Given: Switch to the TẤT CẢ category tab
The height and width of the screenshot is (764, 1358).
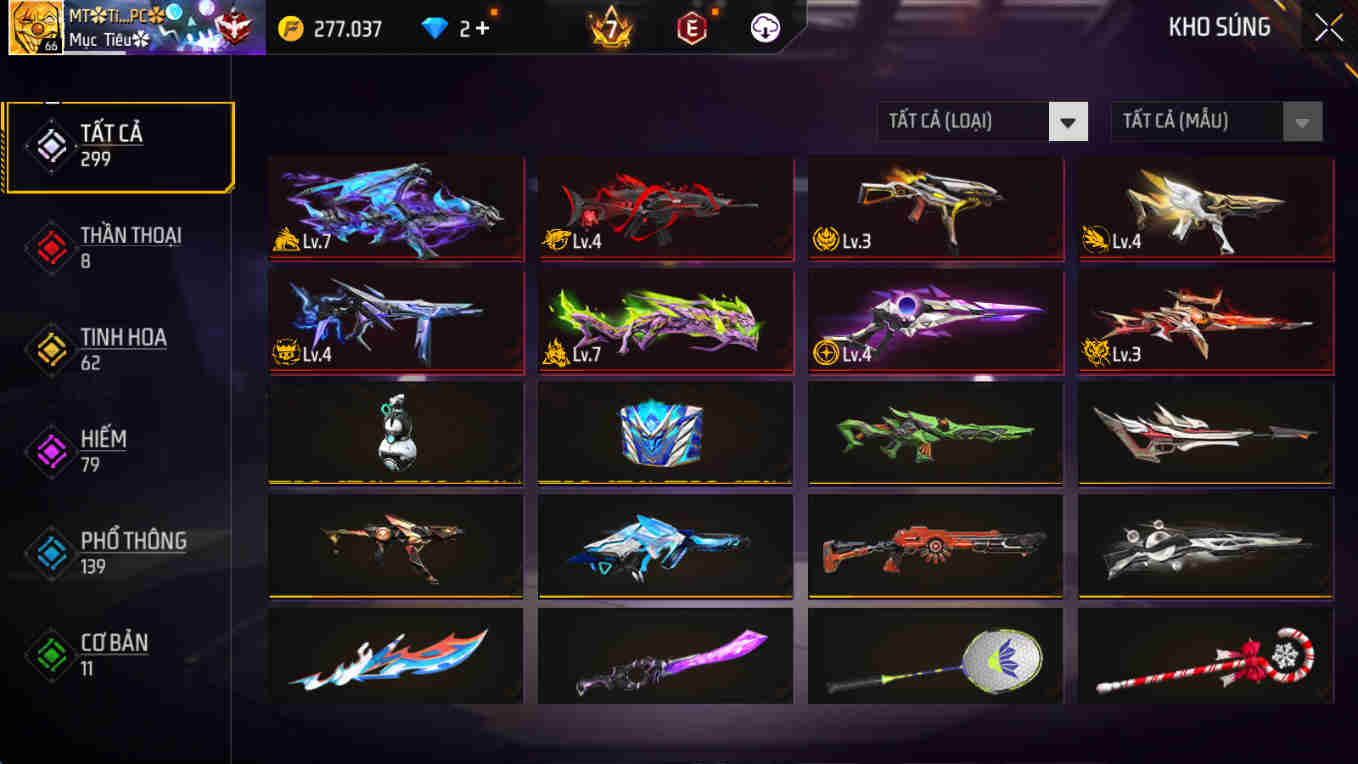Looking at the screenshot, I should coord(120,145).
